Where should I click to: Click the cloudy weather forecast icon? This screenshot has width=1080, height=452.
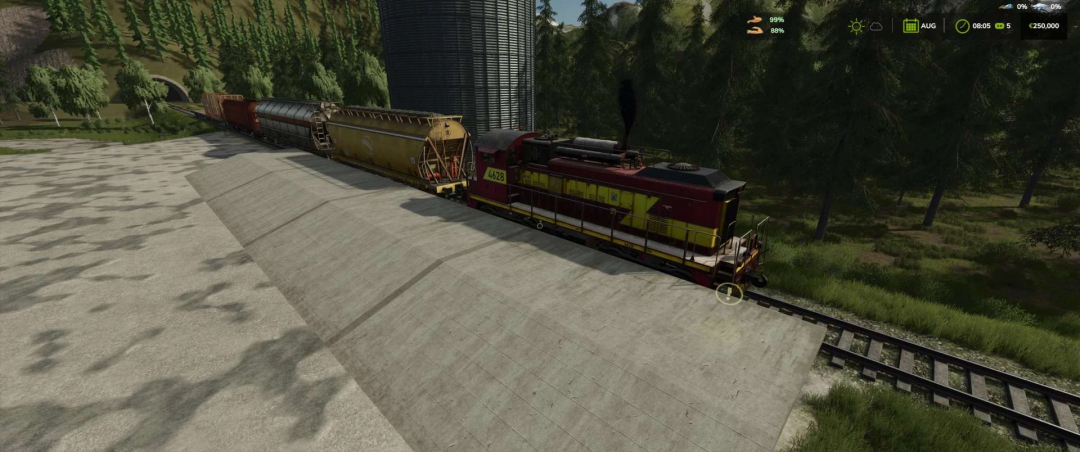pos(876,26)
